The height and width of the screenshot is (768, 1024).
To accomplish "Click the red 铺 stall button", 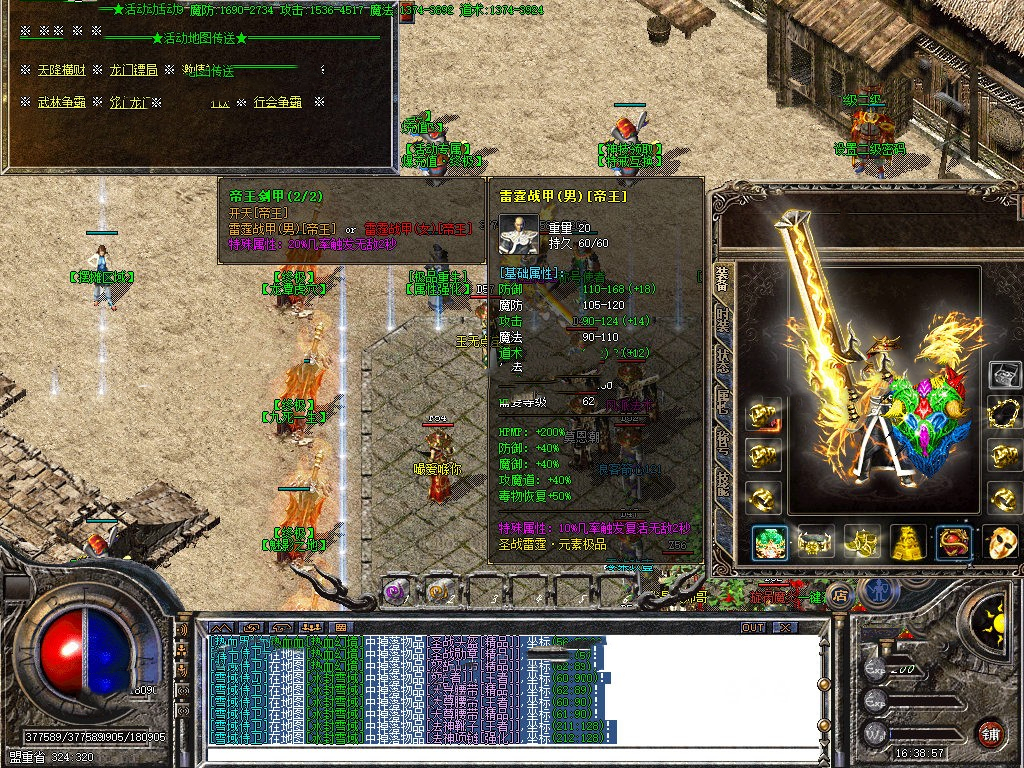I will click(991, 732).
